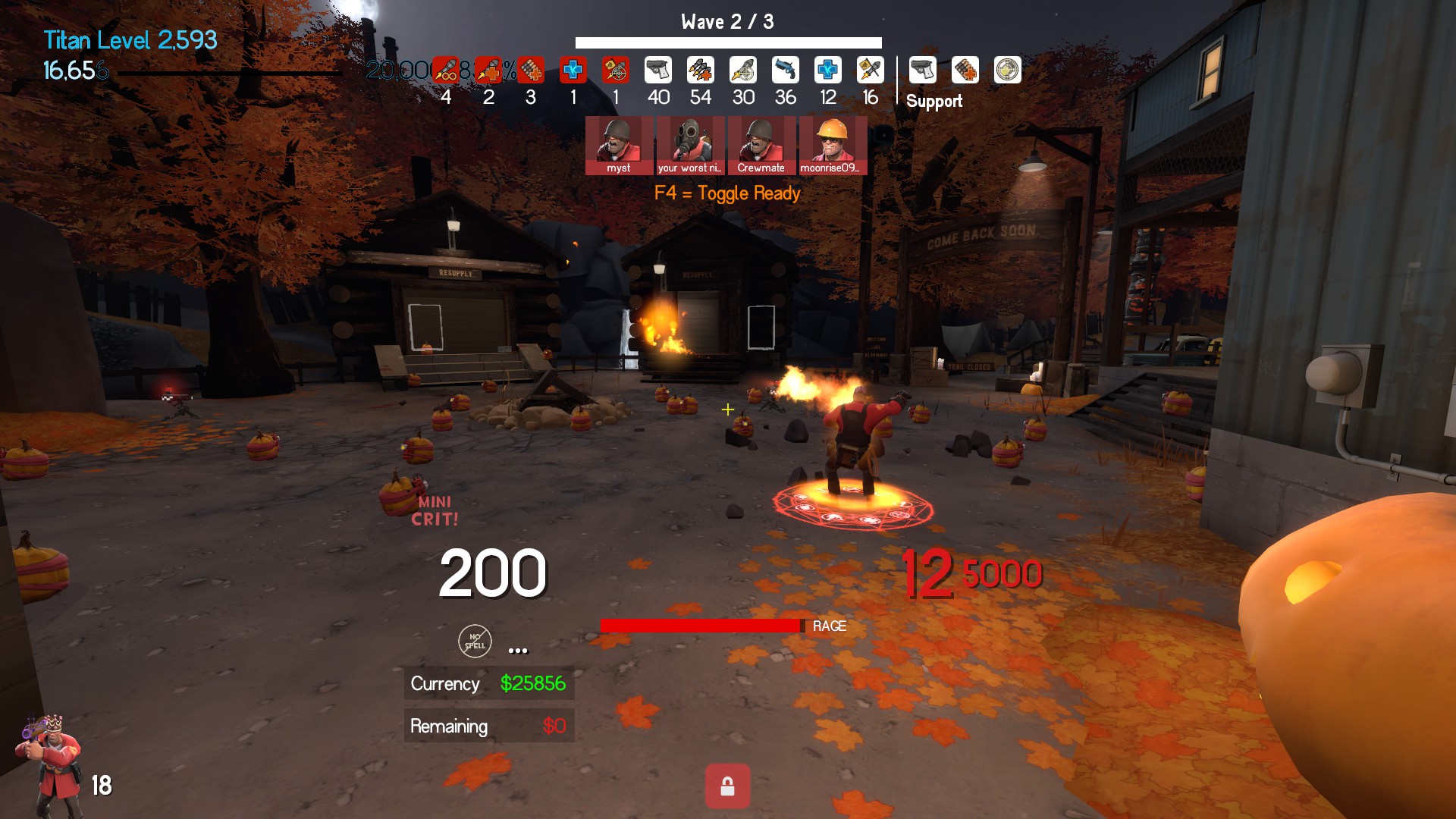Select myst's Soldier player portrait
Viewport: 1456px width, 819px height.
pyautogui.click(x=618, y=144)
